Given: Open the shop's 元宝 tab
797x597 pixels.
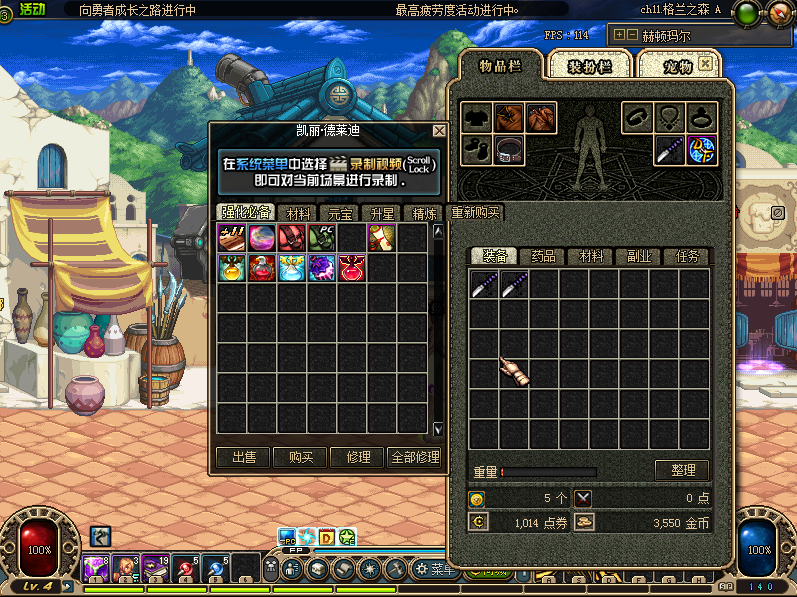Looking at the screenshot, I should (x=340, y=213).
